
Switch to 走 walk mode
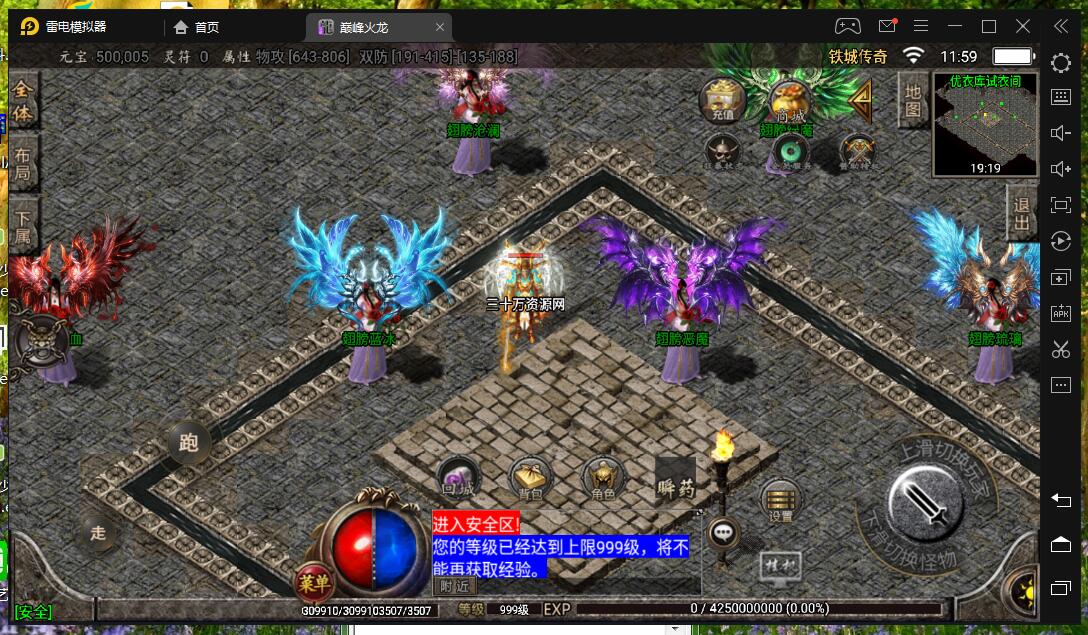[98, 533]
